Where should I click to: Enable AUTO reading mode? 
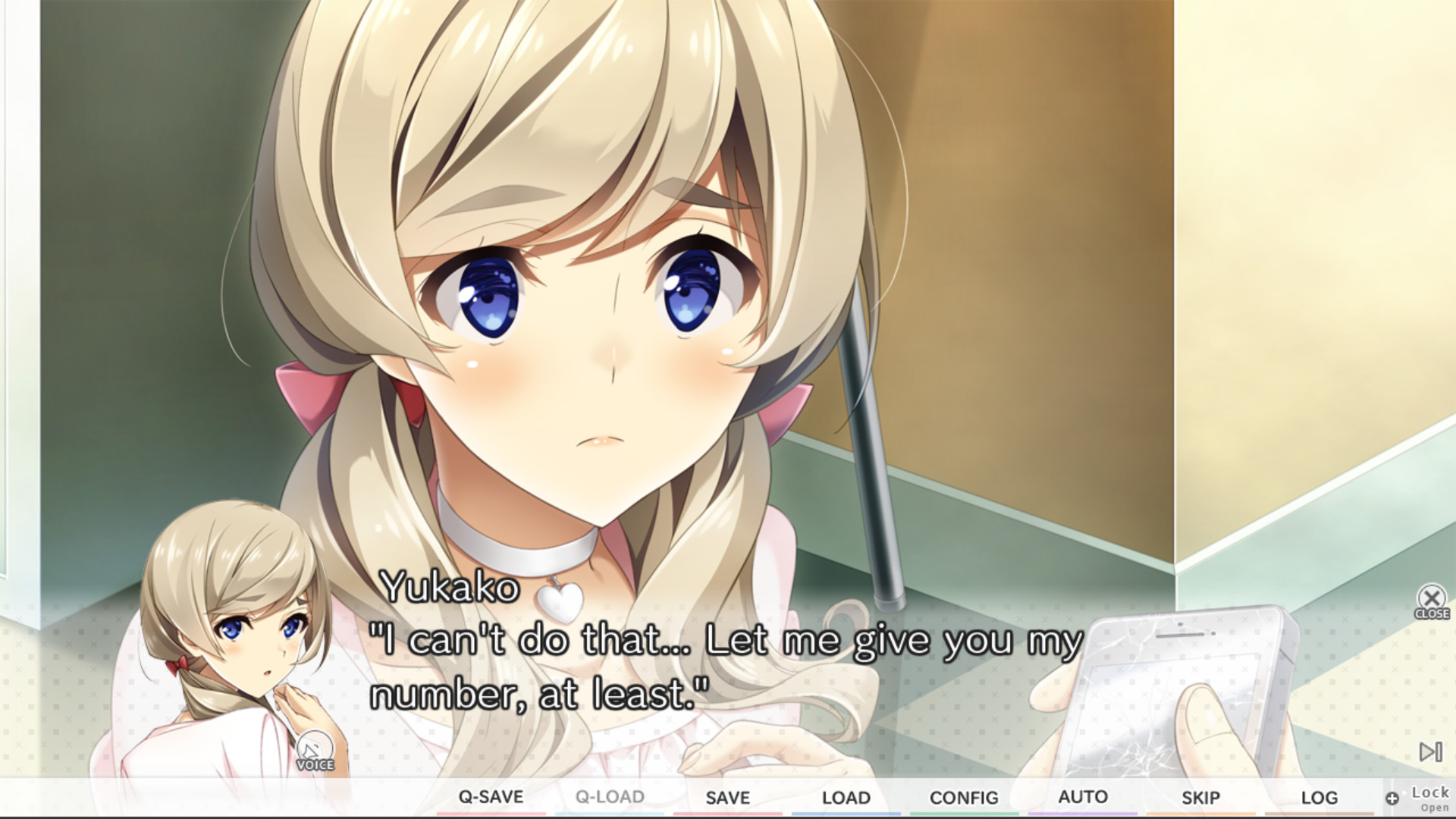(x=1083, y=797)
